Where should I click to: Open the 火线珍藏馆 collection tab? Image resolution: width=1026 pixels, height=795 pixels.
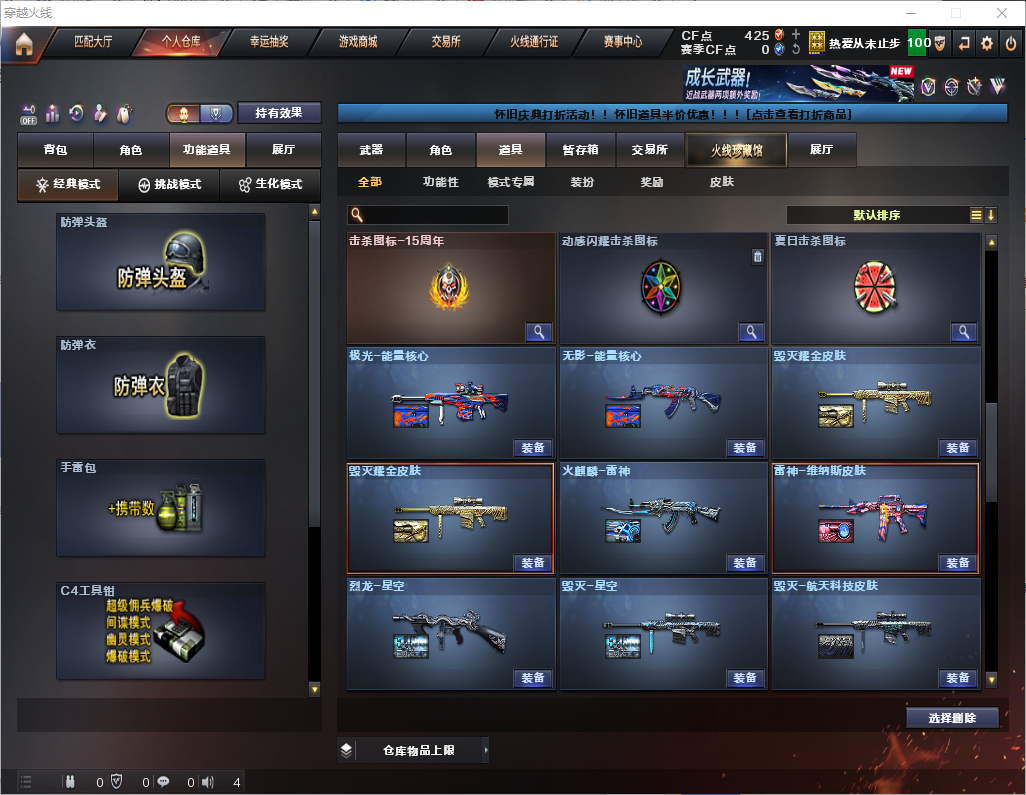point(736,150)
